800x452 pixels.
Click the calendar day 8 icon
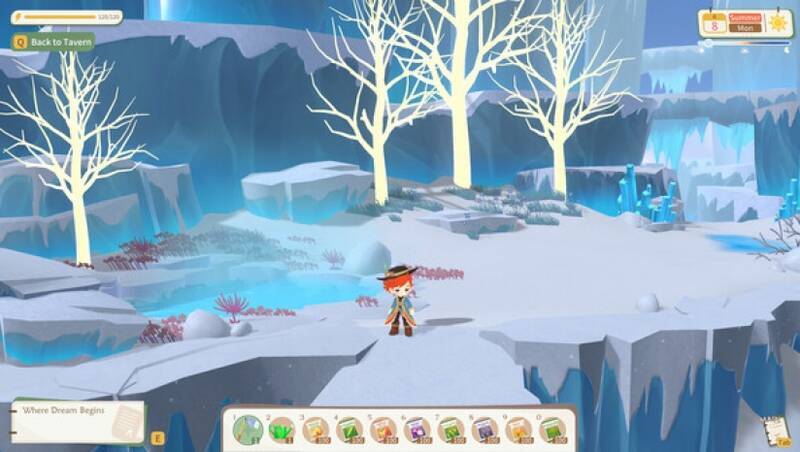coord(713,23)
